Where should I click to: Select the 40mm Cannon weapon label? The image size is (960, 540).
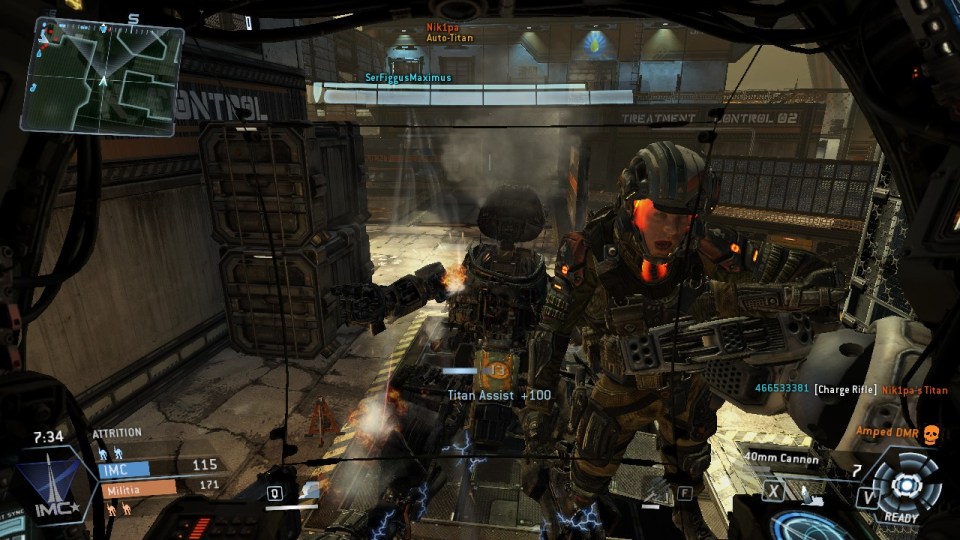(x=781, y=460)
